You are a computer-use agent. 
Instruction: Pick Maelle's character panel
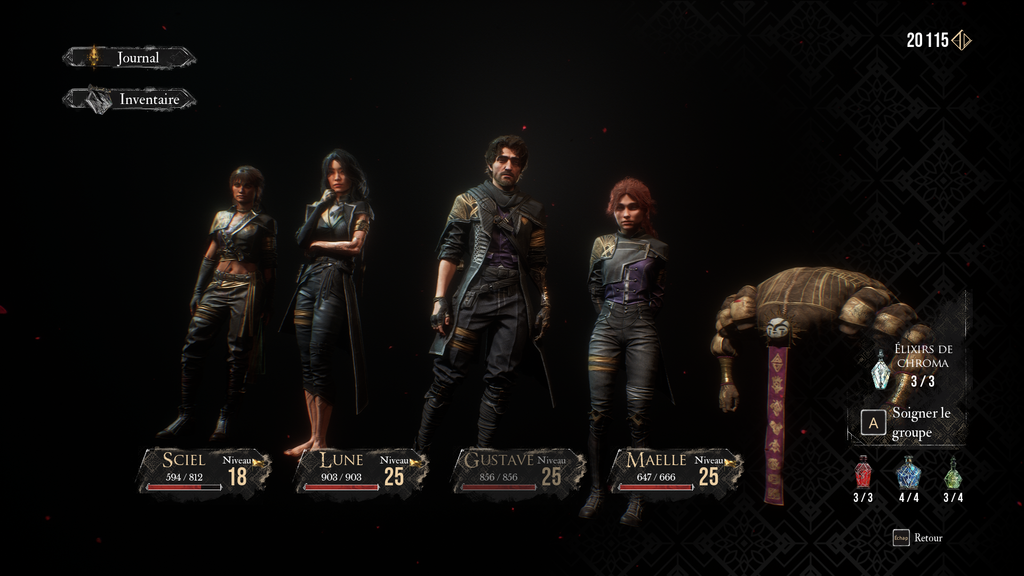tap(675, 470)
